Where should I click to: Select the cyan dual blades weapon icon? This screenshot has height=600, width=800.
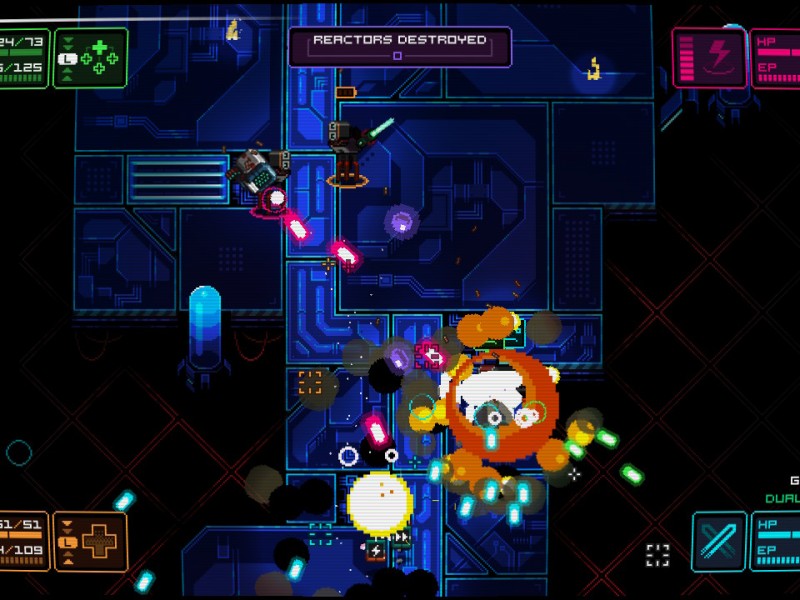point(720,541)
